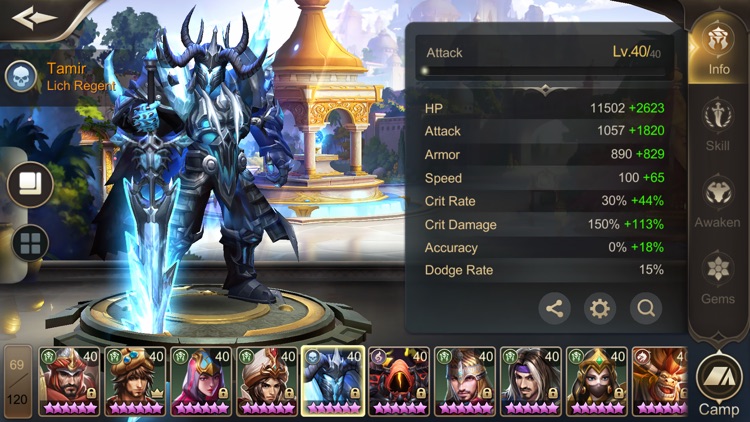750x422 pixels.
Task: Share this hero via share icon
Action: pos(555,308)
